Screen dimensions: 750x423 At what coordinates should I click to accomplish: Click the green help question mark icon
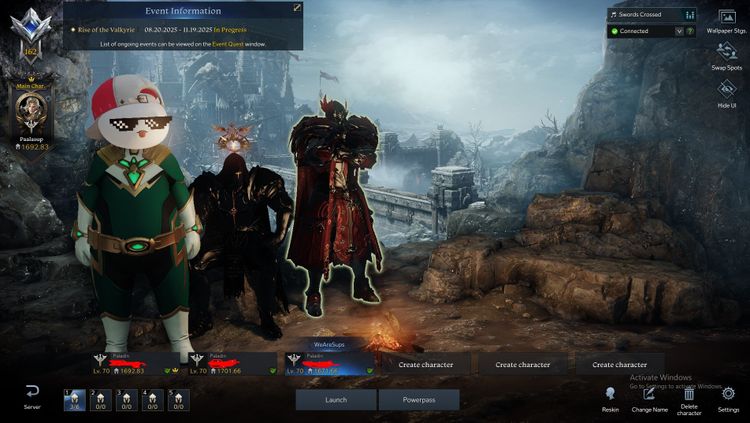690,31
